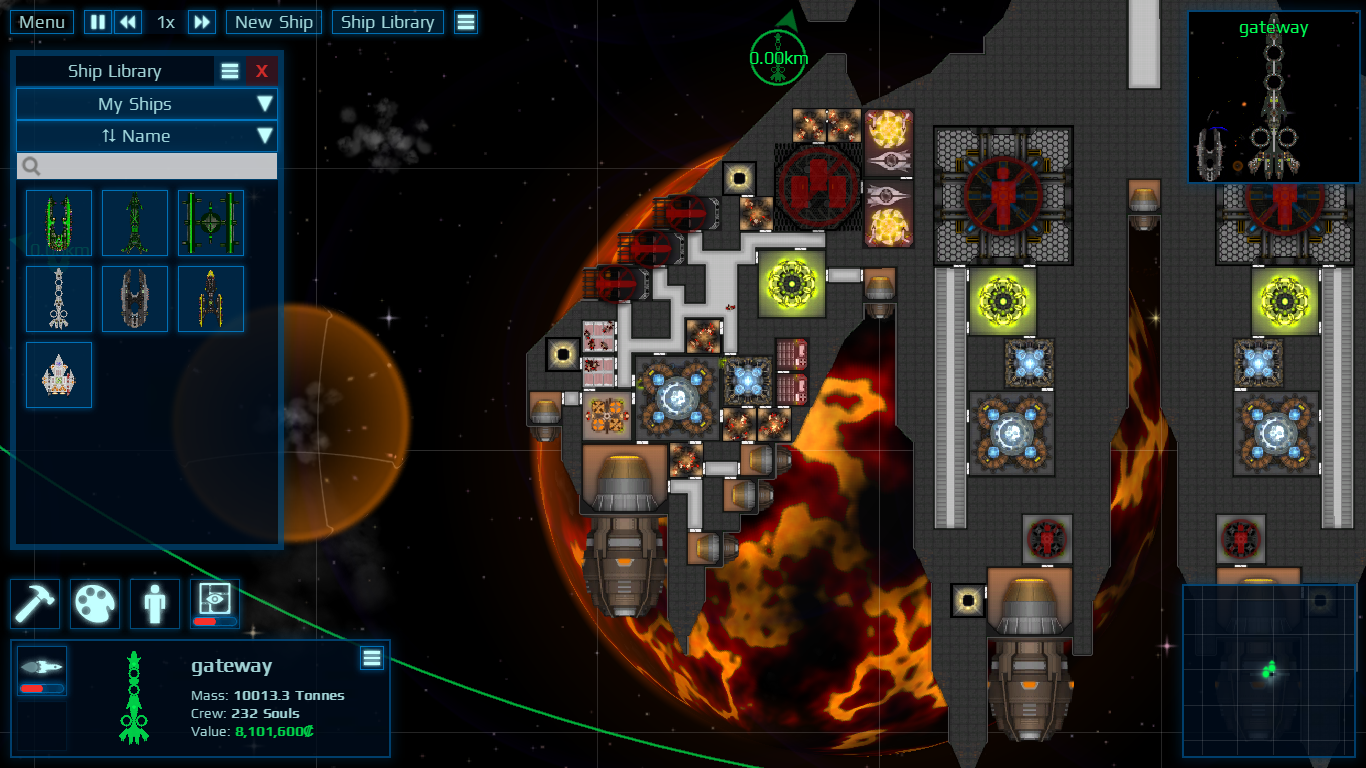This screenshot has height=768, width=1366.
Task: Increase game speed with fast-forward control
Action: click(x=201, y=21)
